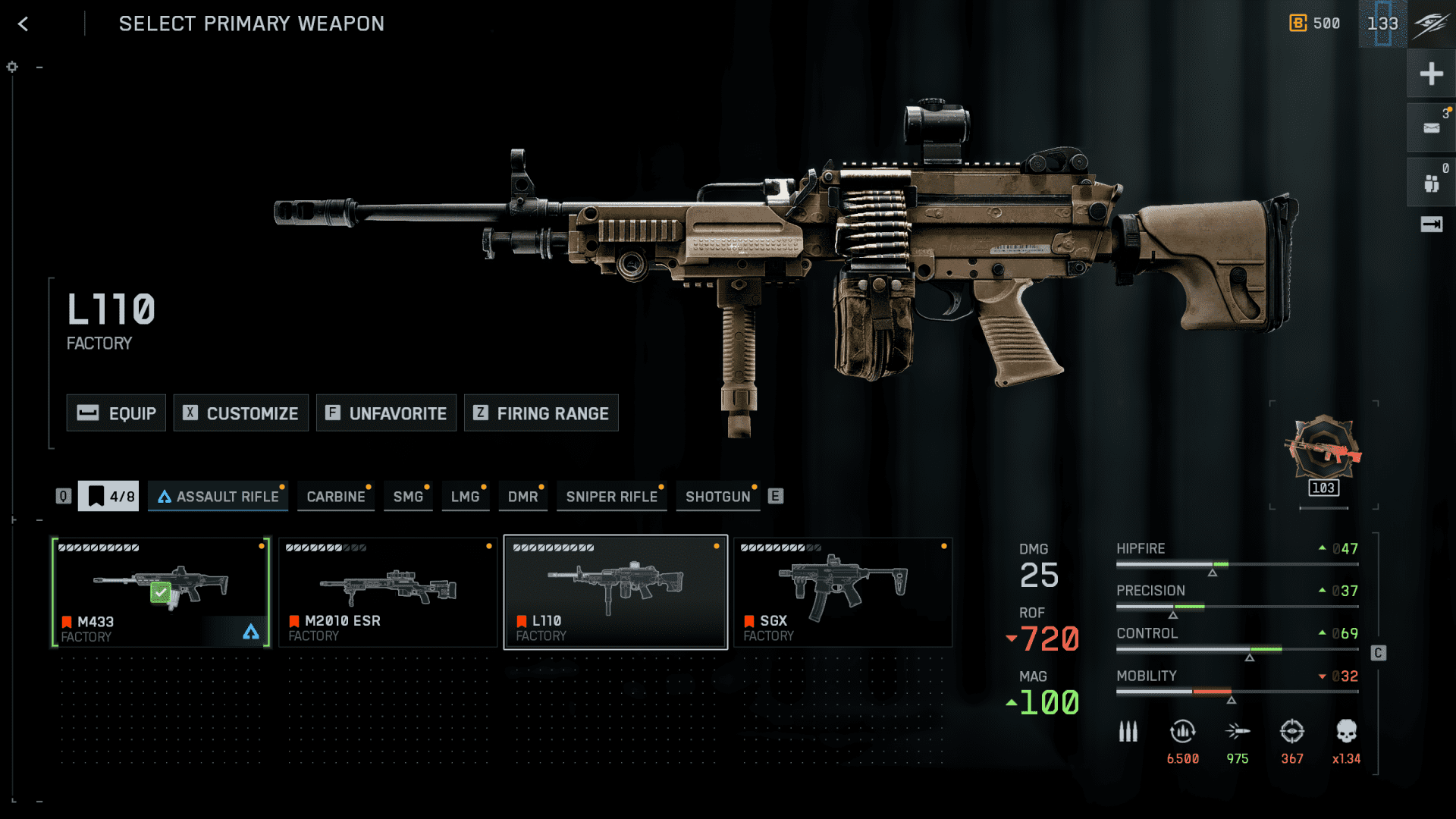Show the favorites filter 4/8
Viewport: 1456px width, 819px height.
pyautogui.click(x=108, y=497)
